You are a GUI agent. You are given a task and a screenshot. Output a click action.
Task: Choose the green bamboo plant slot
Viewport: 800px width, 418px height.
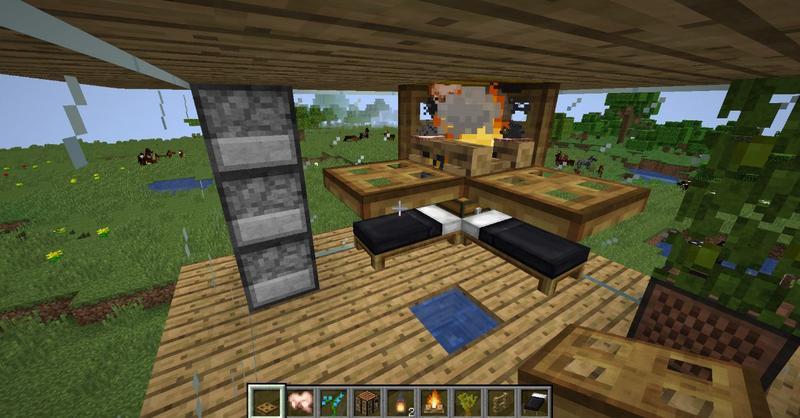(467, 401)
